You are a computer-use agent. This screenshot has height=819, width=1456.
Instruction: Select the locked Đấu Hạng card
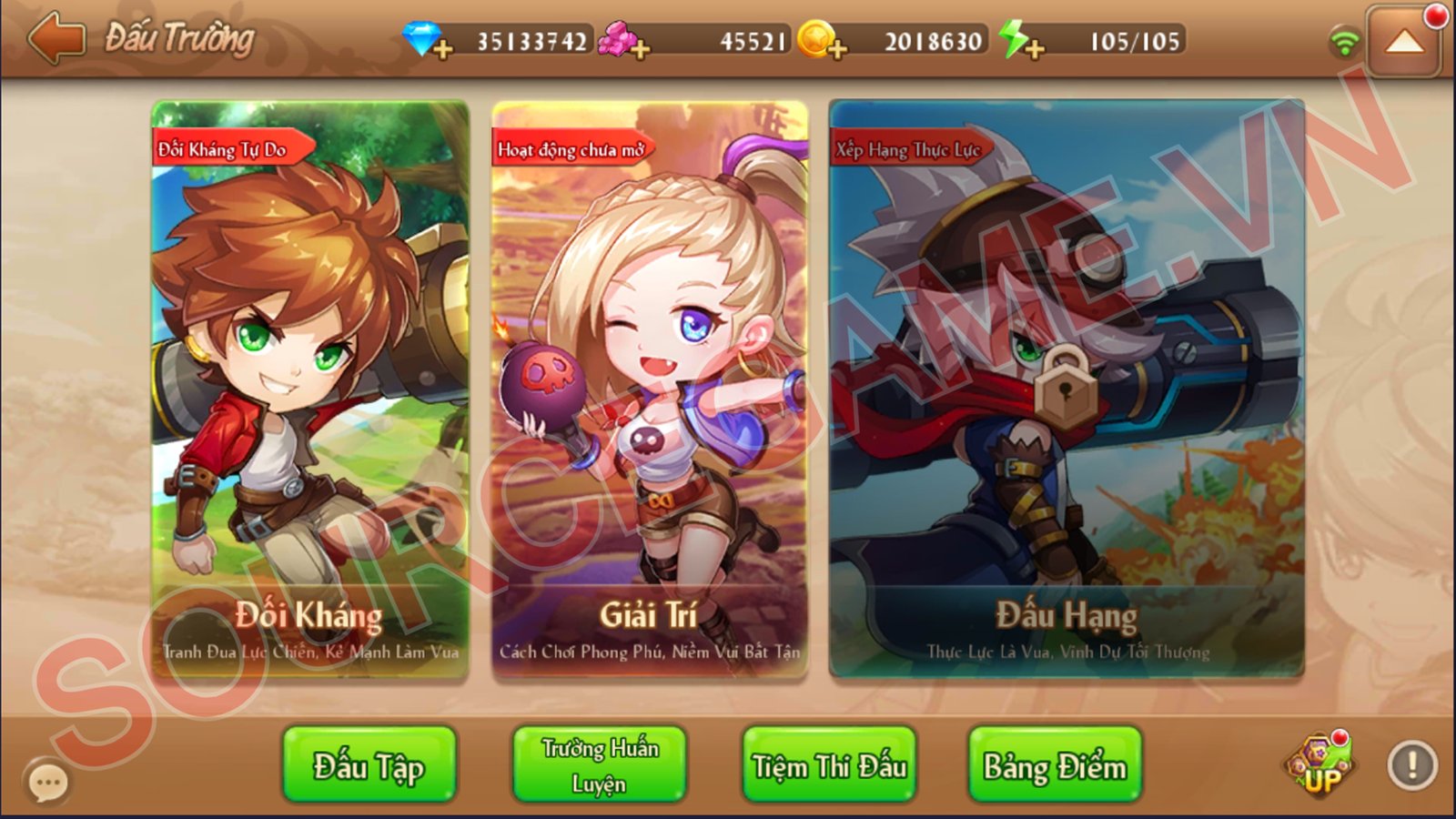pos(1067,389)
